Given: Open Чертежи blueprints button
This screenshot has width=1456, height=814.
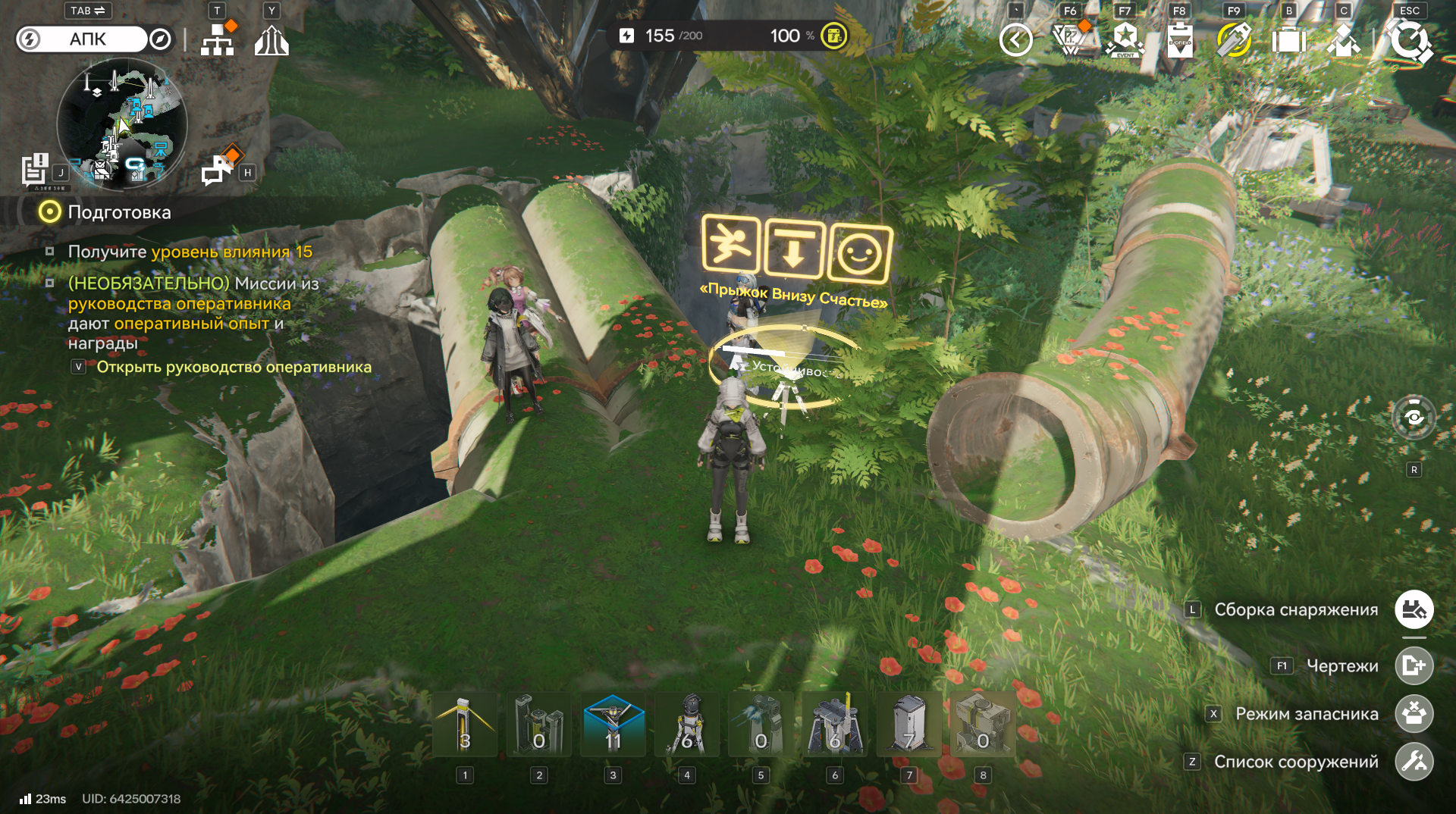Looking at the screenshot, I should tap(1414, 666).
